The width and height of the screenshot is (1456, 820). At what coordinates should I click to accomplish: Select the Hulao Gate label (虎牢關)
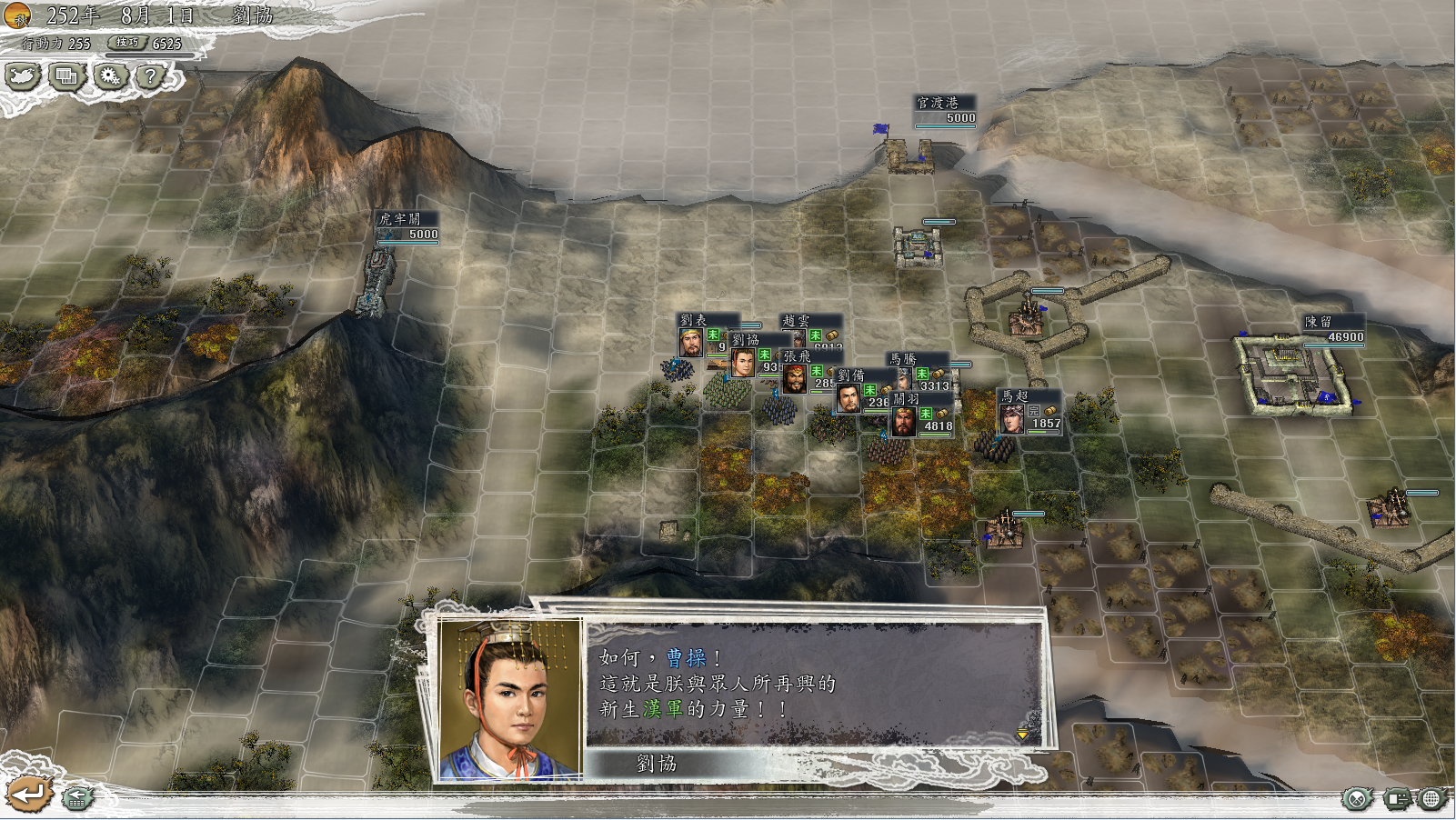click(x=400, y=219)
